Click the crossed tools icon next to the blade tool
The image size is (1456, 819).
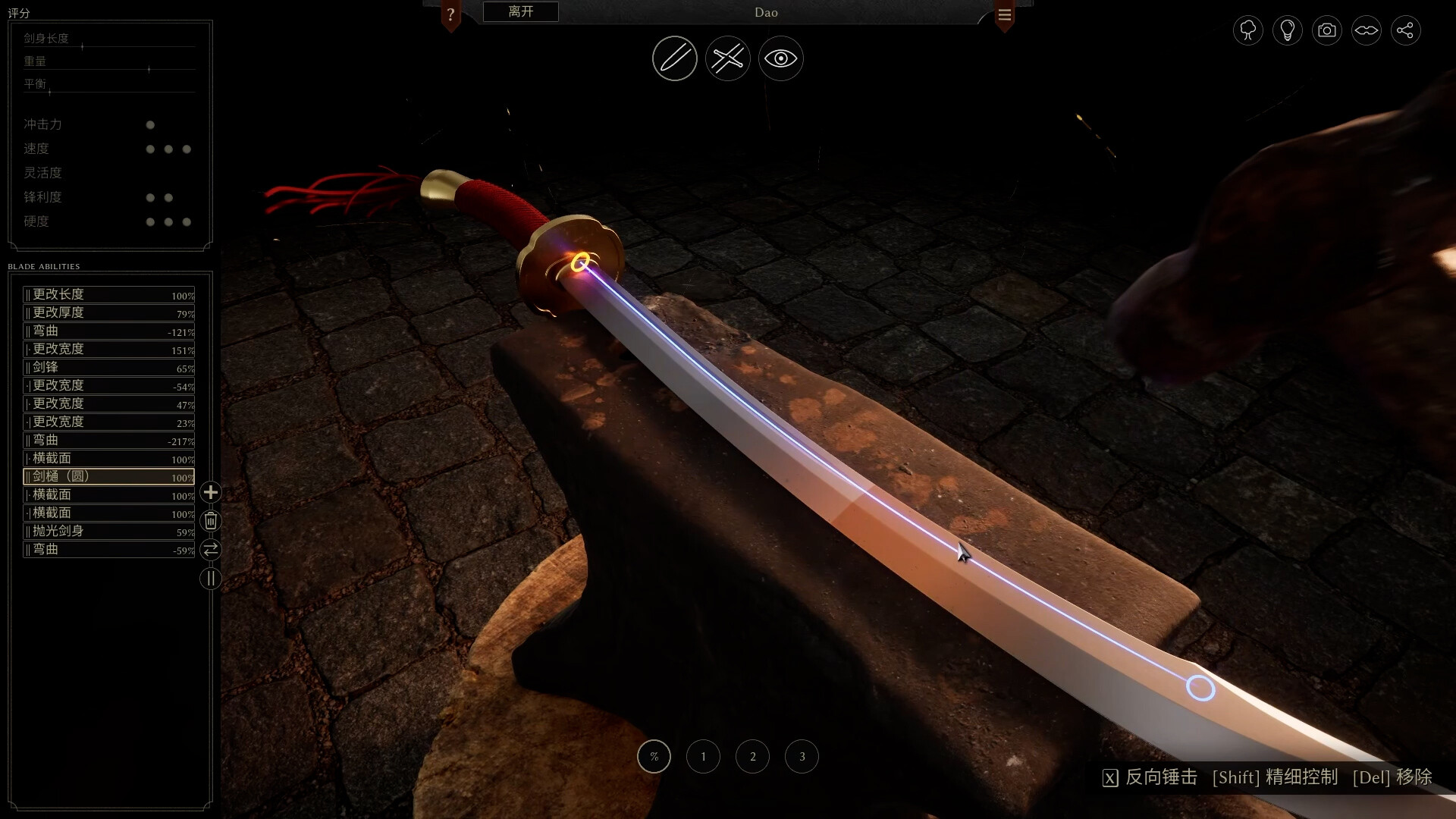tap(727, 58)
